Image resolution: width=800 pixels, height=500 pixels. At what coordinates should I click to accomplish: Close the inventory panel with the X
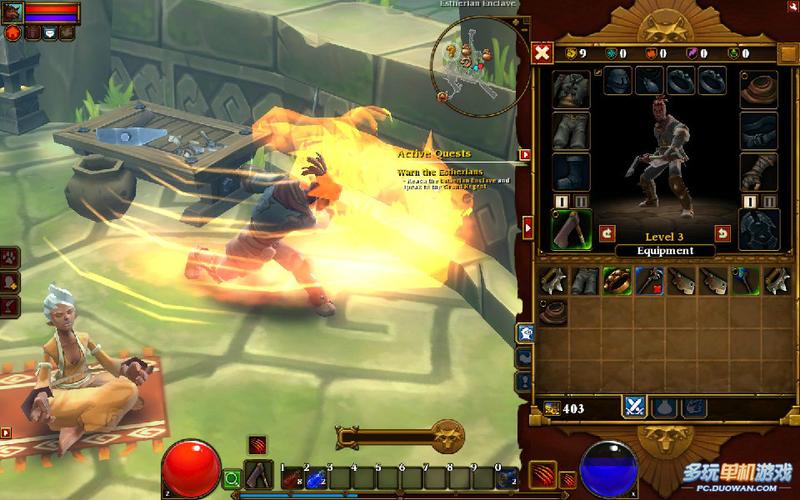[542, 52]
